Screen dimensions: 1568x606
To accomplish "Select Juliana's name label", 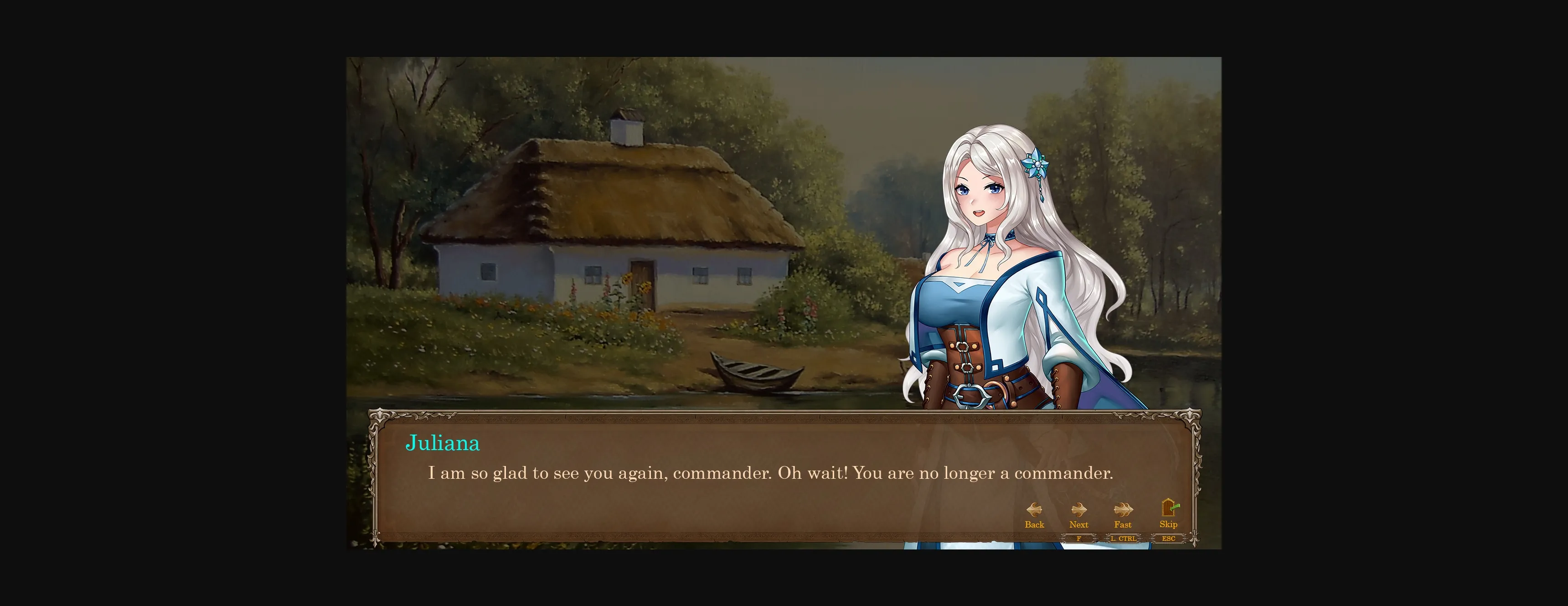I will point(443,443).
